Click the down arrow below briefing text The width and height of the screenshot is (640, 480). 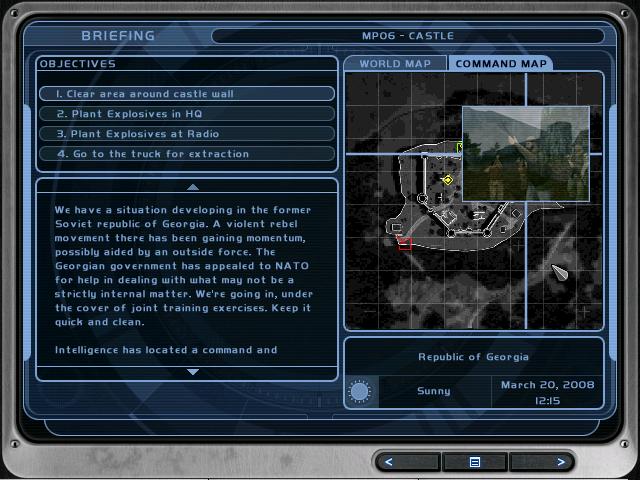pyautogui.click(x=193, y=372)
